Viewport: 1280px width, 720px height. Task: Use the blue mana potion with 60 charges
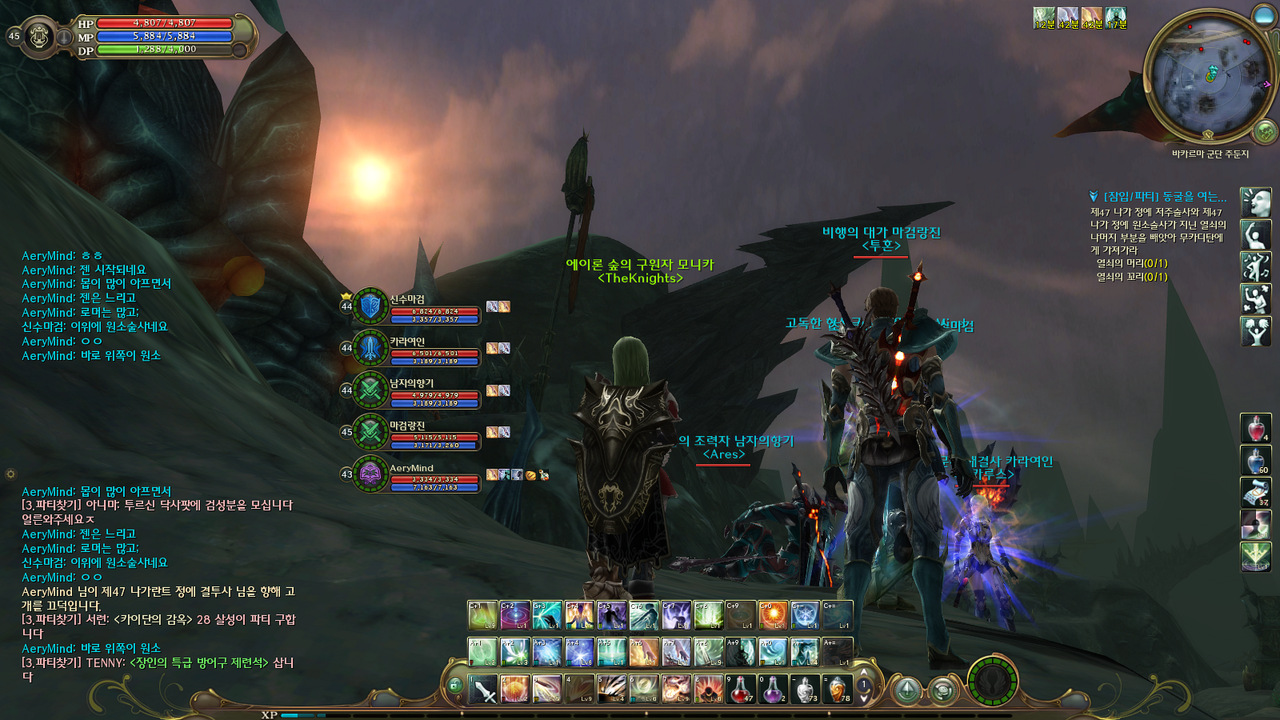pos(1256,460)
